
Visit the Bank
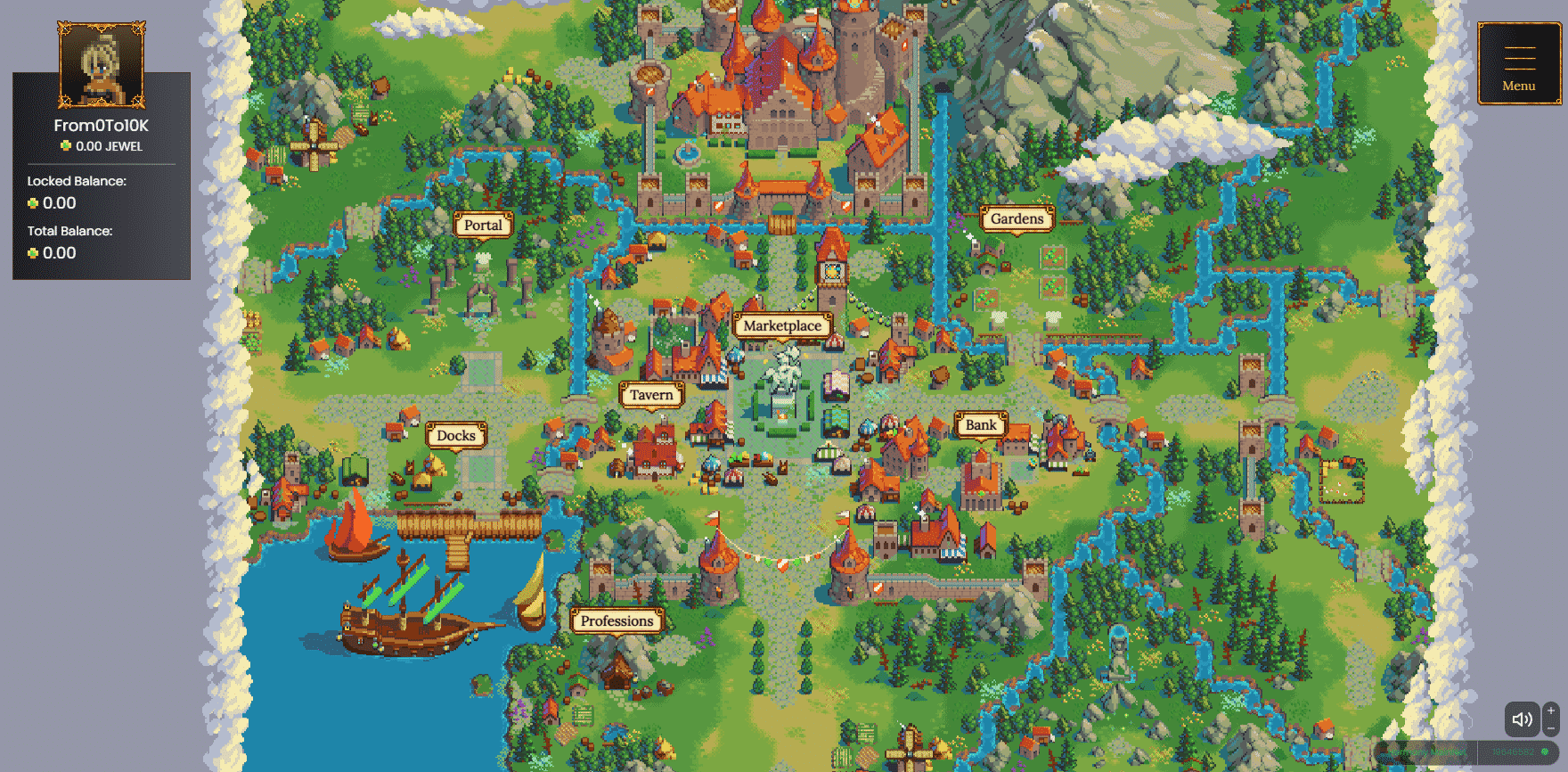pyautogui.click(x=983, y=425)
